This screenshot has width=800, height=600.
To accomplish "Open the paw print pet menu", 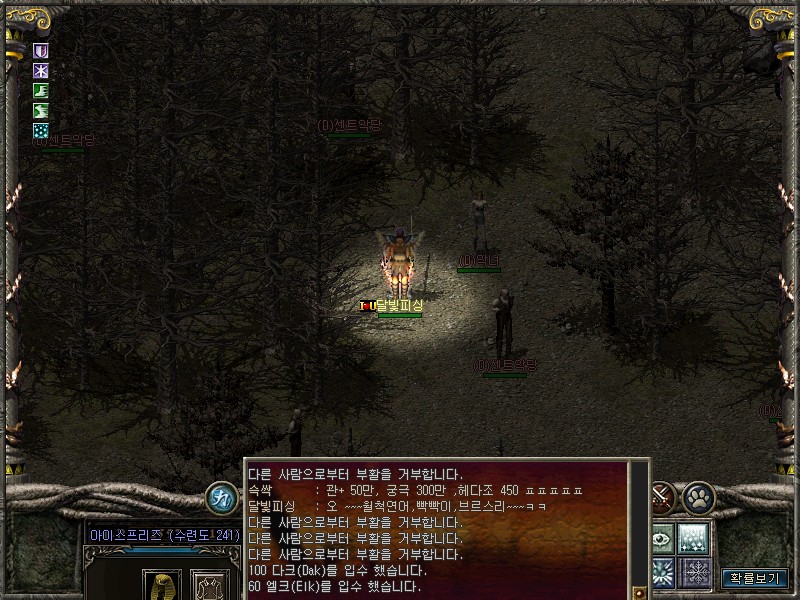I will (x=697, y=497).
